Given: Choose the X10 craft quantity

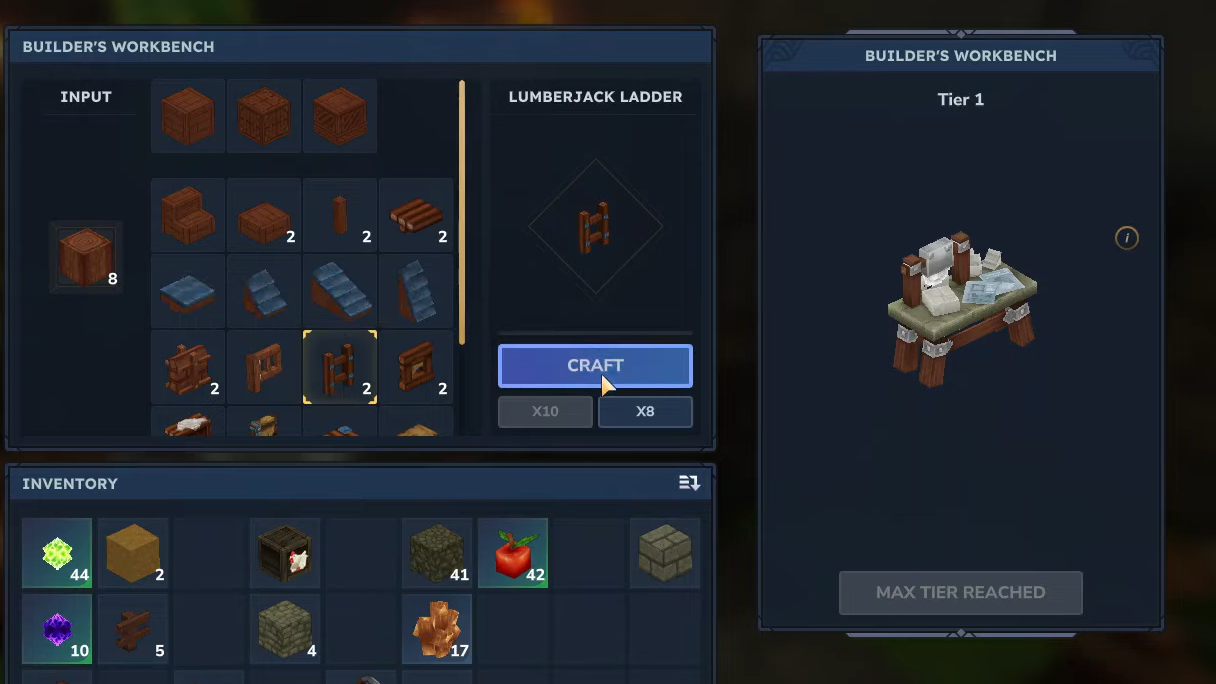Looking at the screenshot, I should (545, 411).
